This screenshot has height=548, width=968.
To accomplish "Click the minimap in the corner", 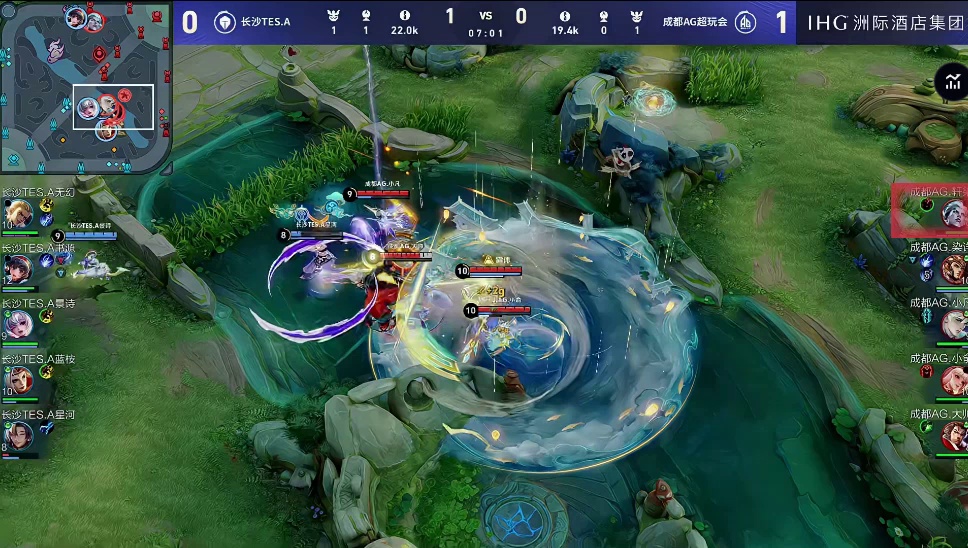I will pyautogui.click(x=86, y=87).
